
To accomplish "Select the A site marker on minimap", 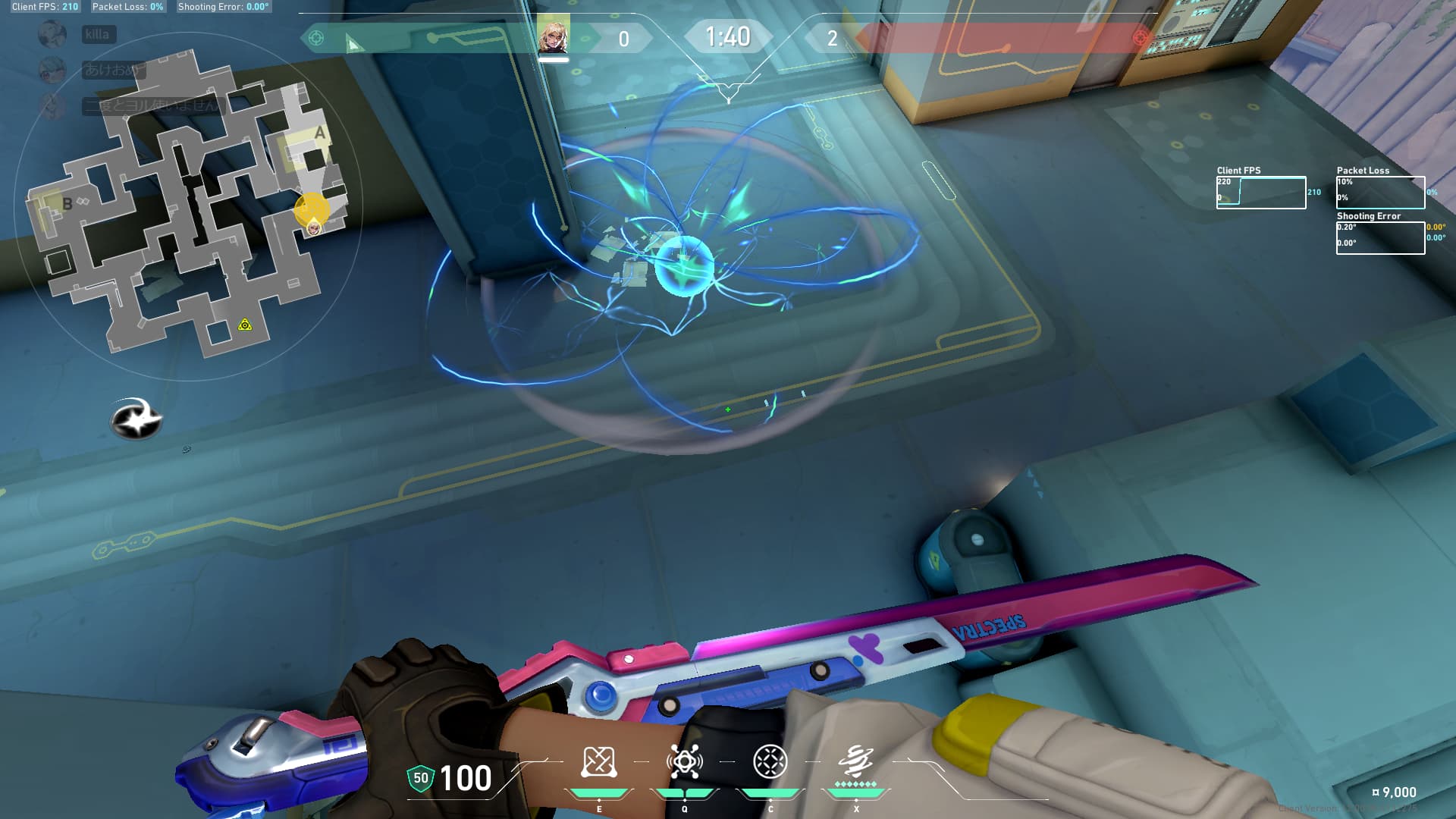I will point(319,133).
